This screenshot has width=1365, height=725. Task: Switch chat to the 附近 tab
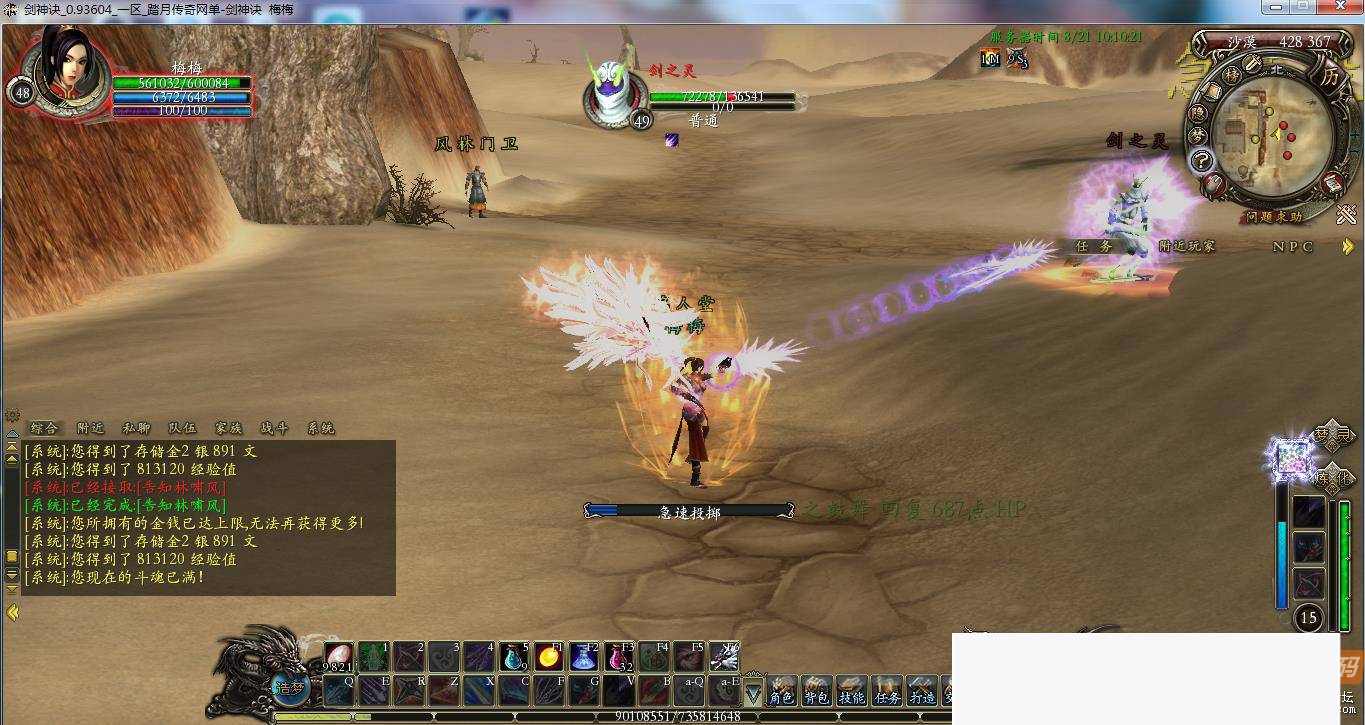pos(91,428)
